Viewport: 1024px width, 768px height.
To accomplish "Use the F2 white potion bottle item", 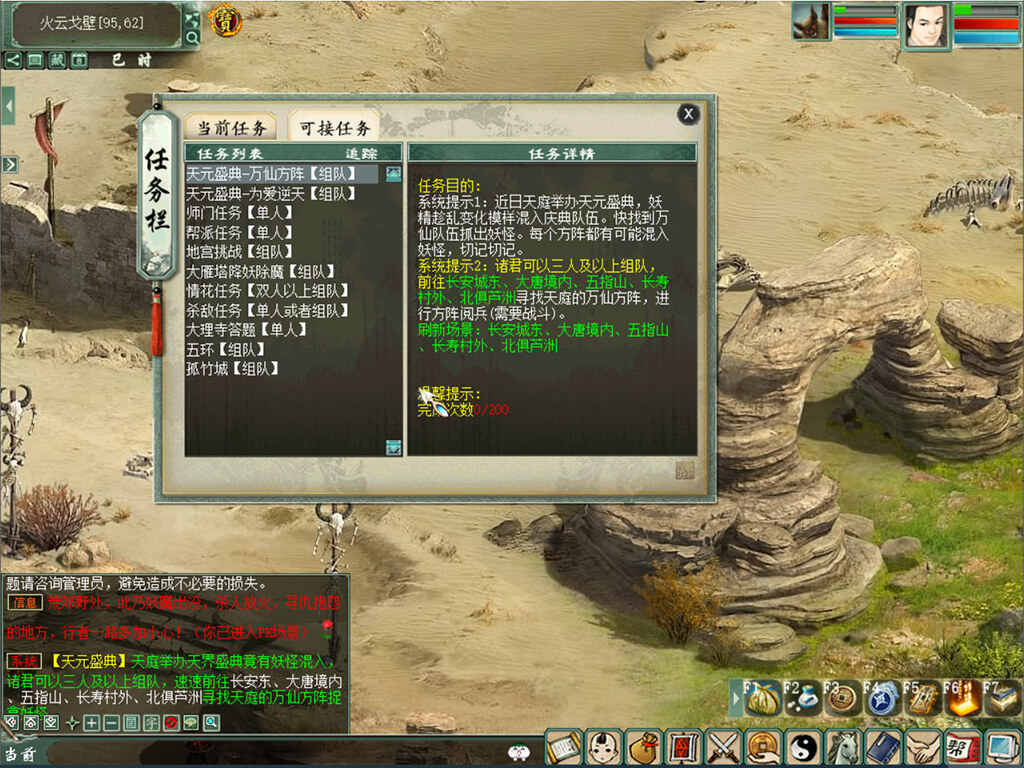I will [802, 699].
